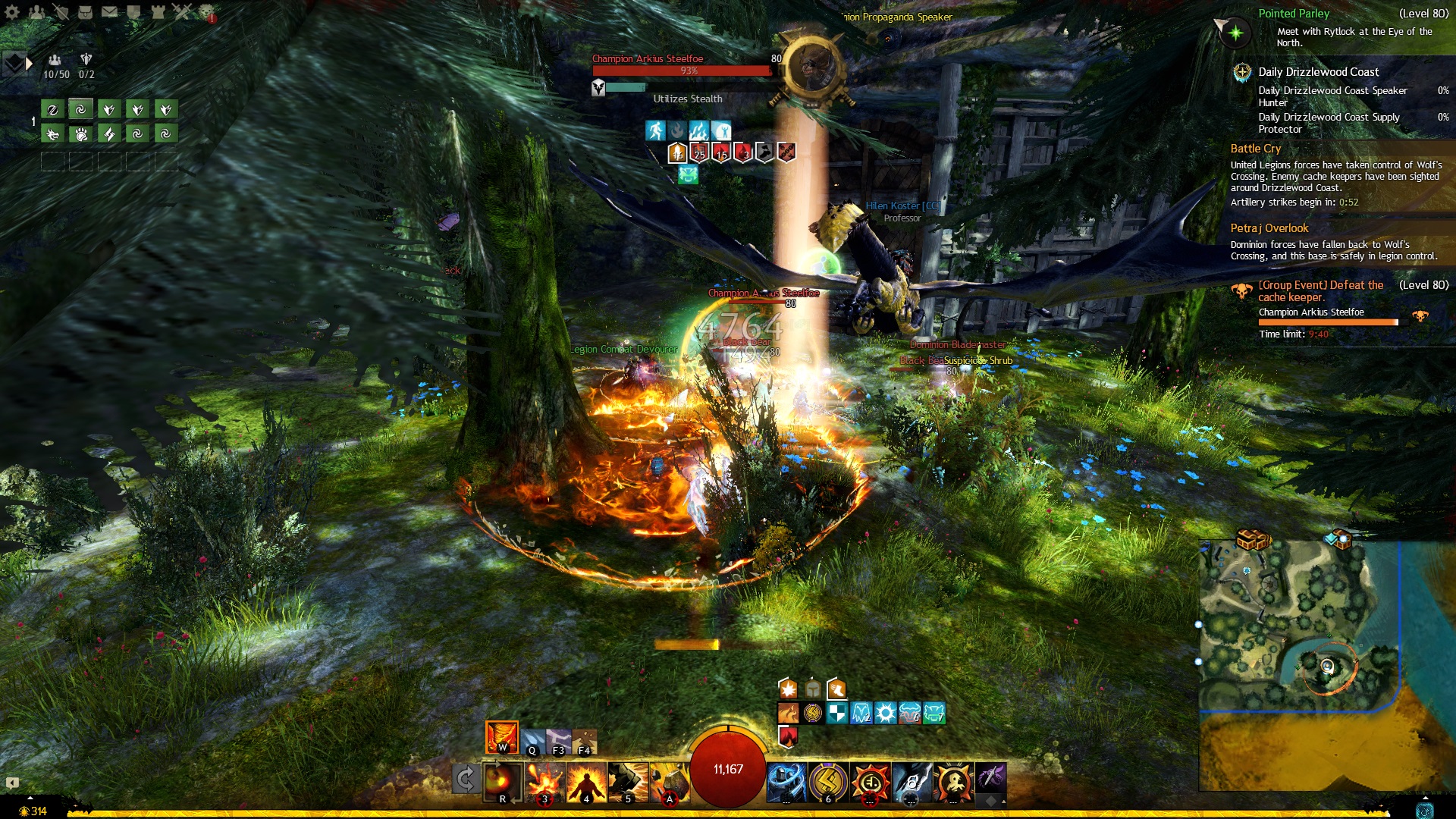
Task: Open the Black Lion Trading Post lion icon
Action: 206,11
